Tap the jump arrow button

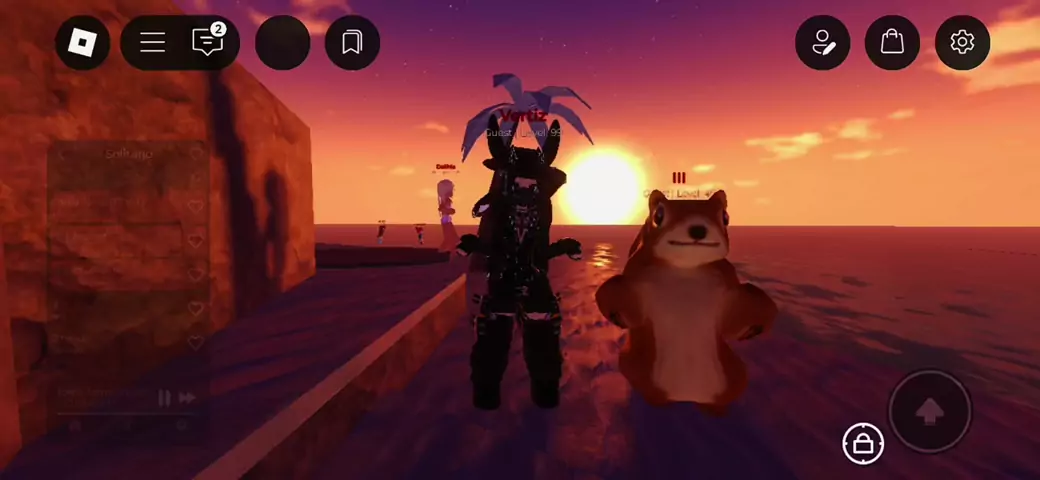(x=929, y=410)
